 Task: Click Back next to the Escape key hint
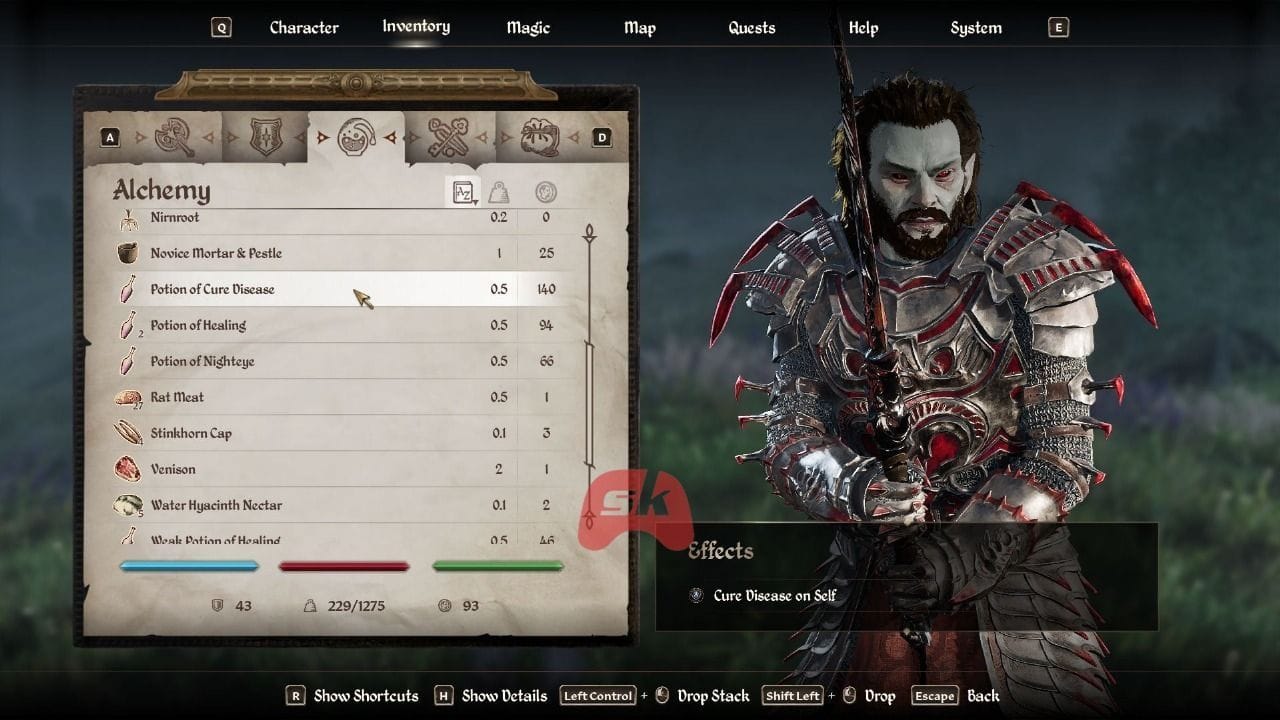983,695
